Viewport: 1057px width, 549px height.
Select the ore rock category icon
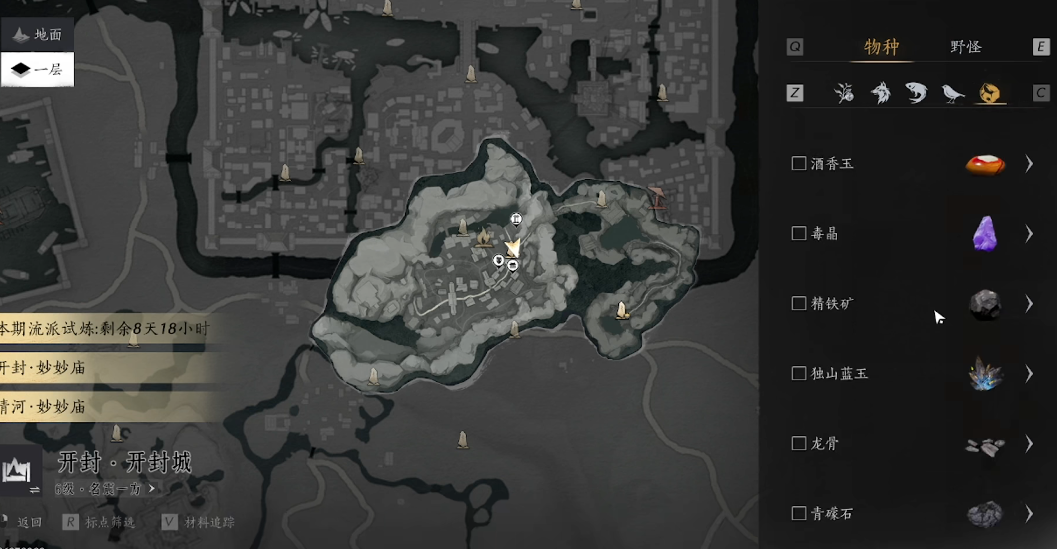(x=990, y=93)
